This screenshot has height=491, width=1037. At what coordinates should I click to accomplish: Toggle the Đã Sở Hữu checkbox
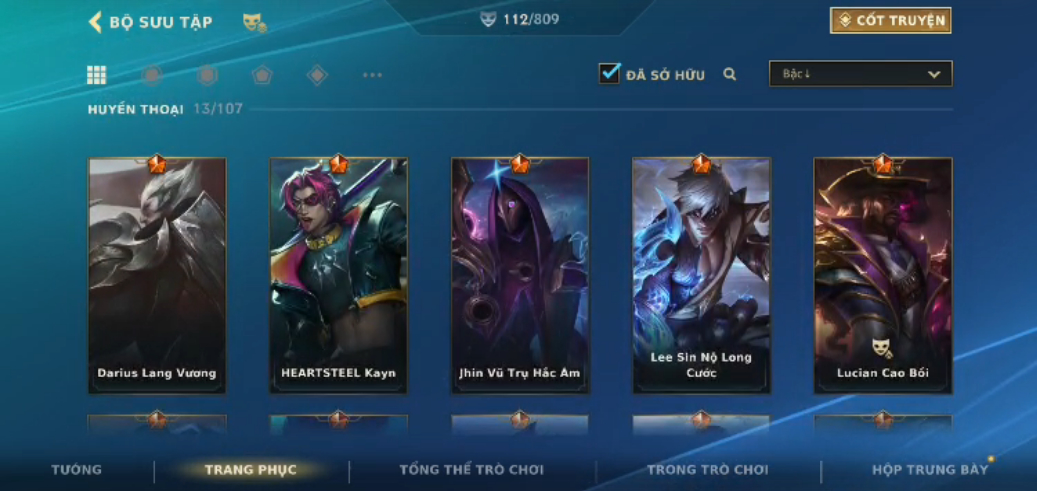tap(609, 73)
